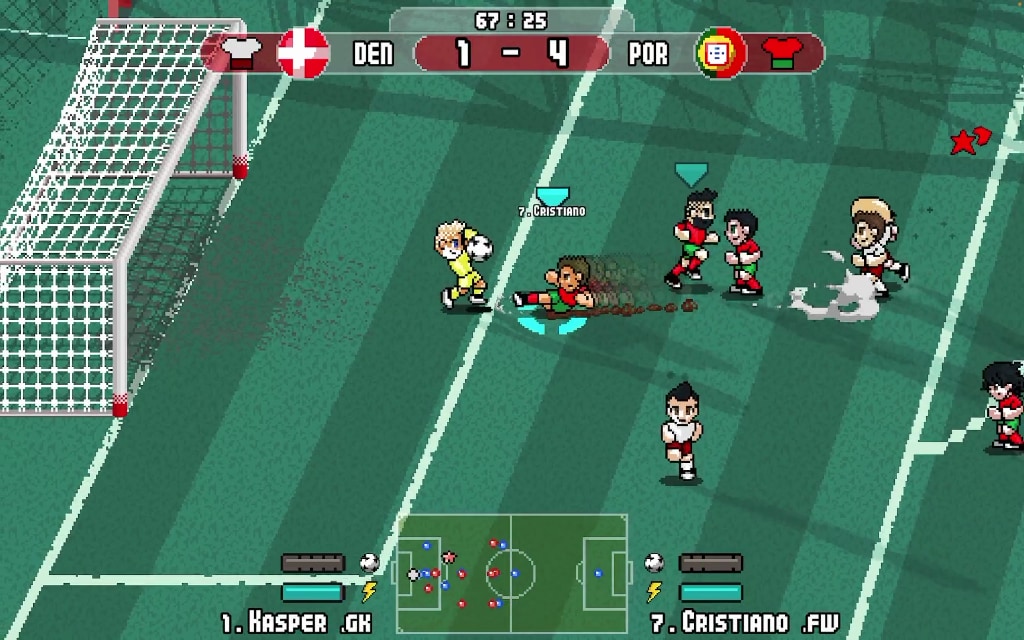Click the lightning bolt icon above Cristiano's name
This screenshot has width=1024, height=640.
click(x=654, y=592)
